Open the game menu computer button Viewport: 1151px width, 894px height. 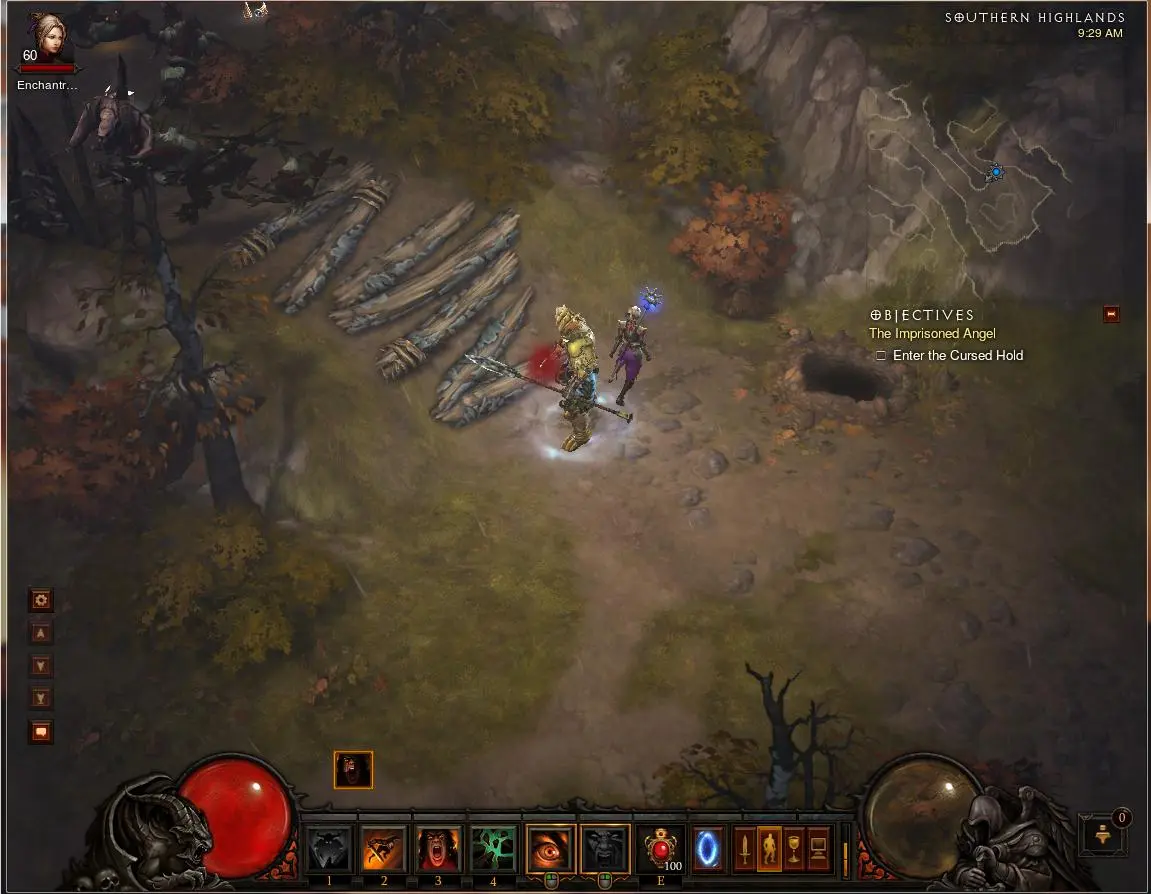[818, 849]
